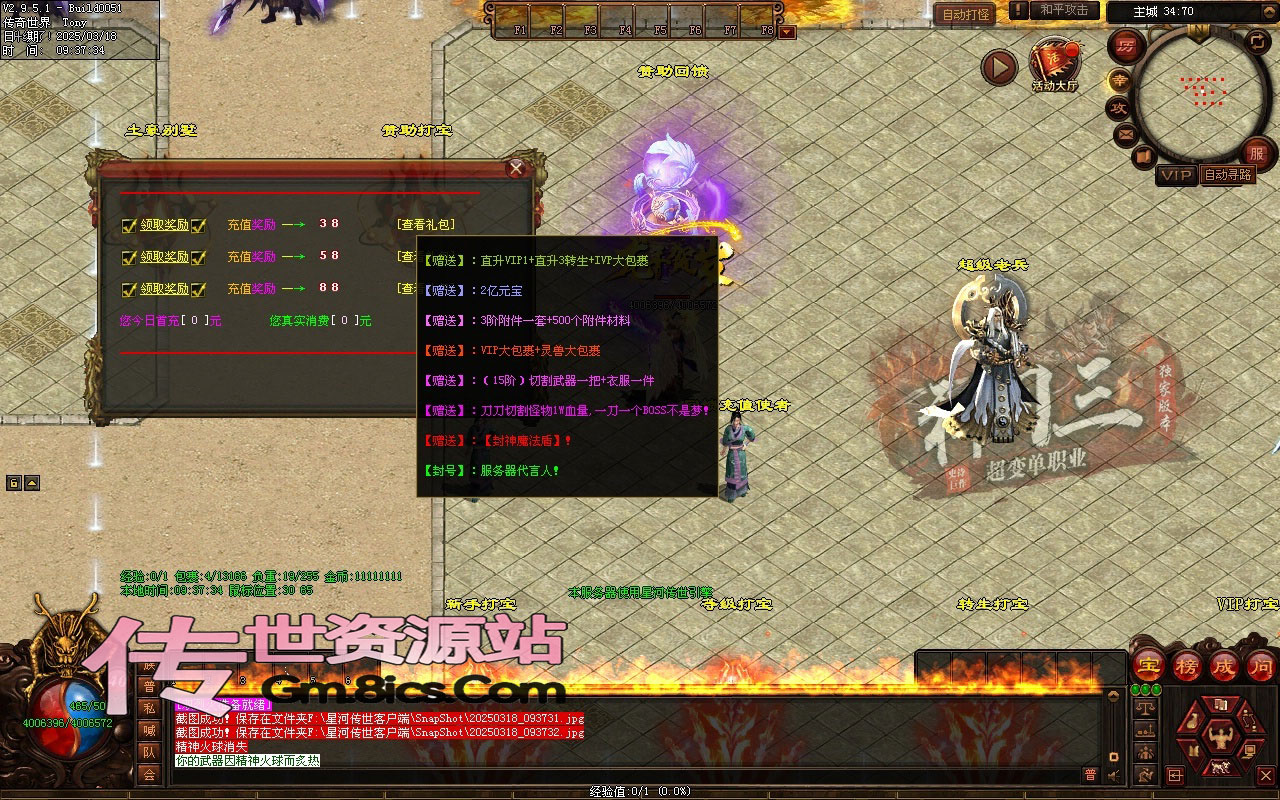
Task: Switch to the 私 private chat channel
Action: coord(148,708)
